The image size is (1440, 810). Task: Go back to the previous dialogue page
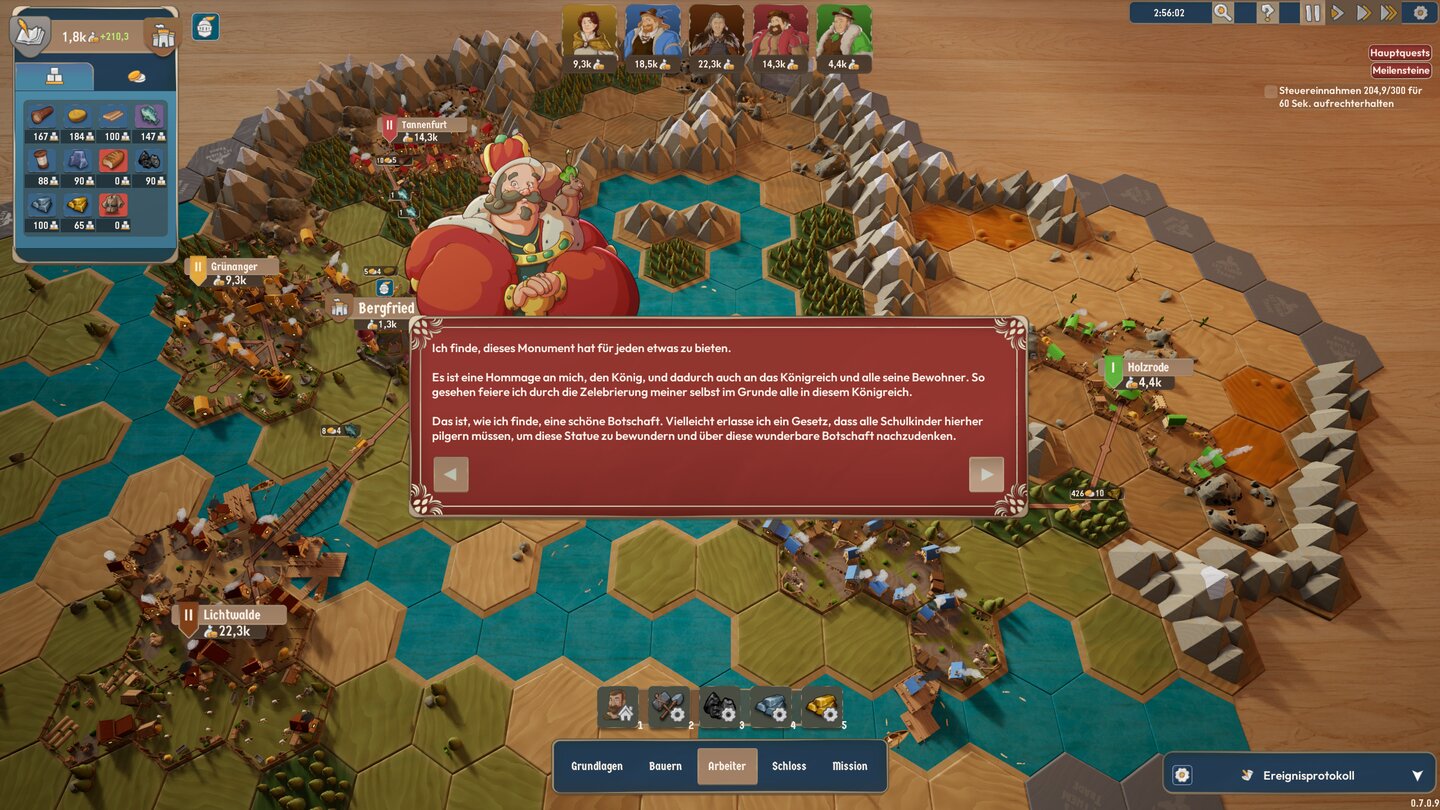point(451,475)
